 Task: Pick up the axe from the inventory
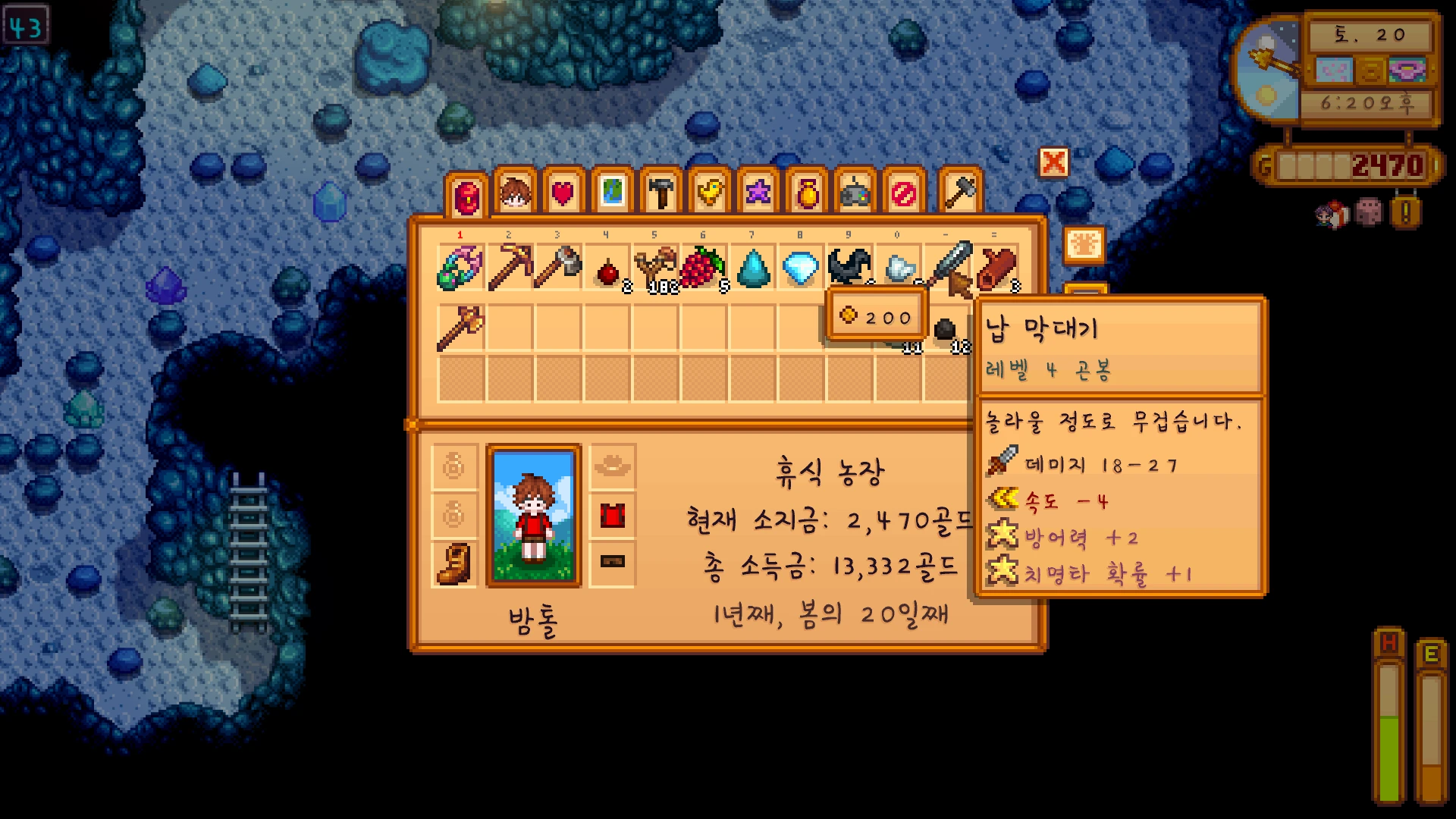click(x=558, y=267)
